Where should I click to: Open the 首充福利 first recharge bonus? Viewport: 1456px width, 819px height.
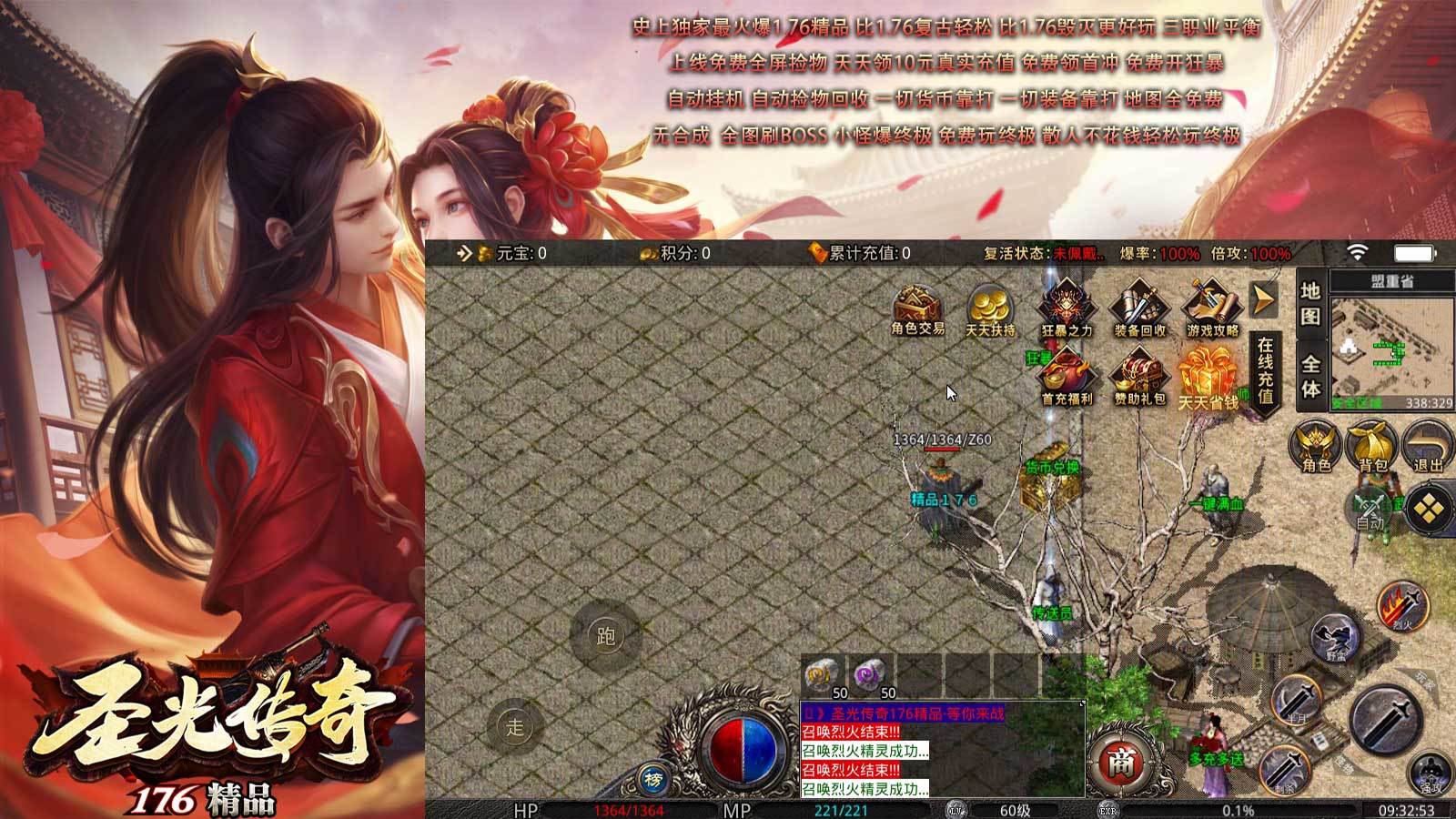coord(1066,376)
